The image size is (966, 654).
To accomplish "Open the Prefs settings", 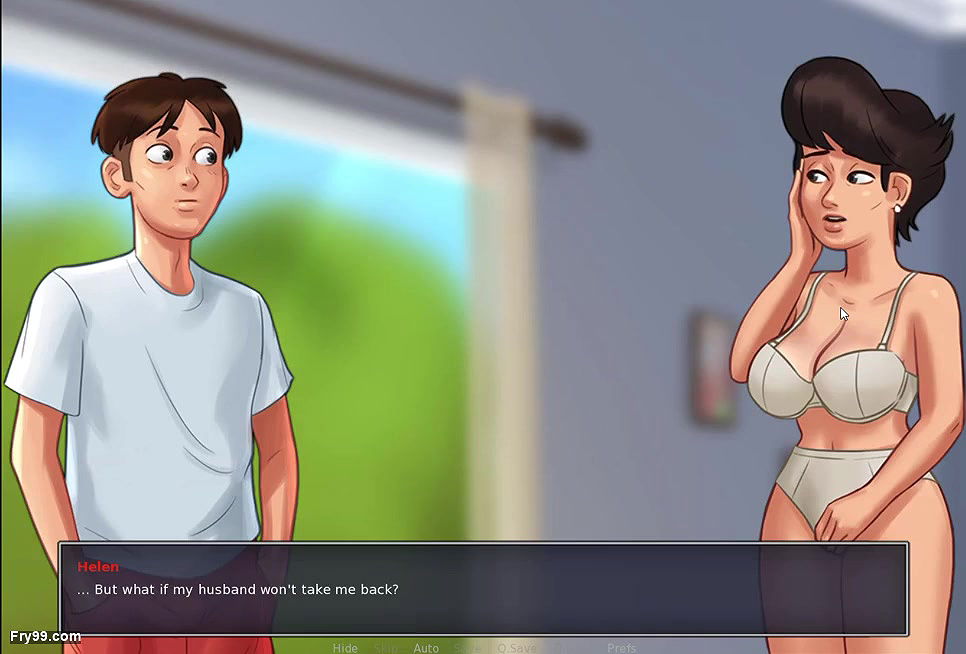I will pyautogui.click(x=621, y=648).
